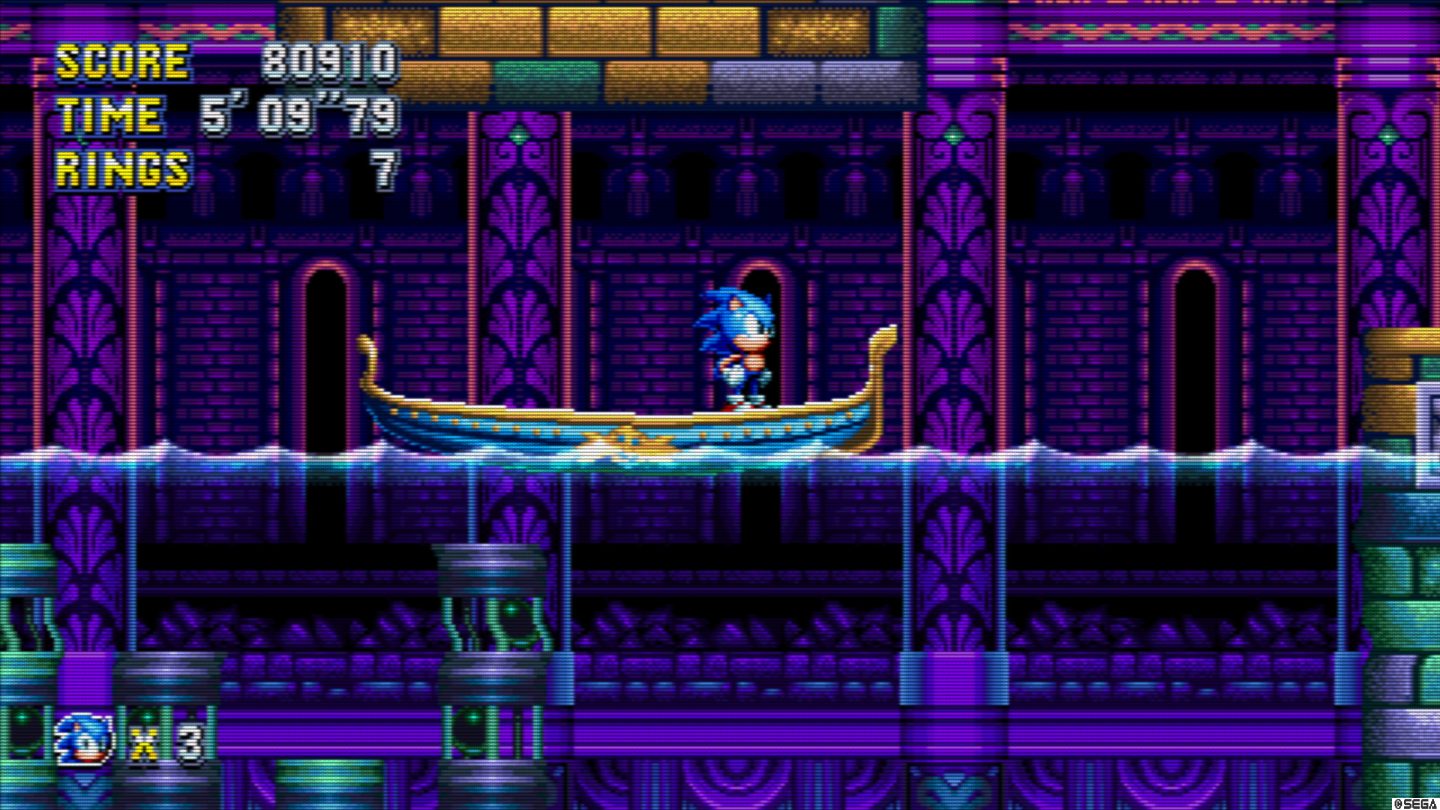The image size is (1440, 810).
Task: Select the Sonic sprite on the gondola
Action: pyautogui.click(x=735, y=345)
